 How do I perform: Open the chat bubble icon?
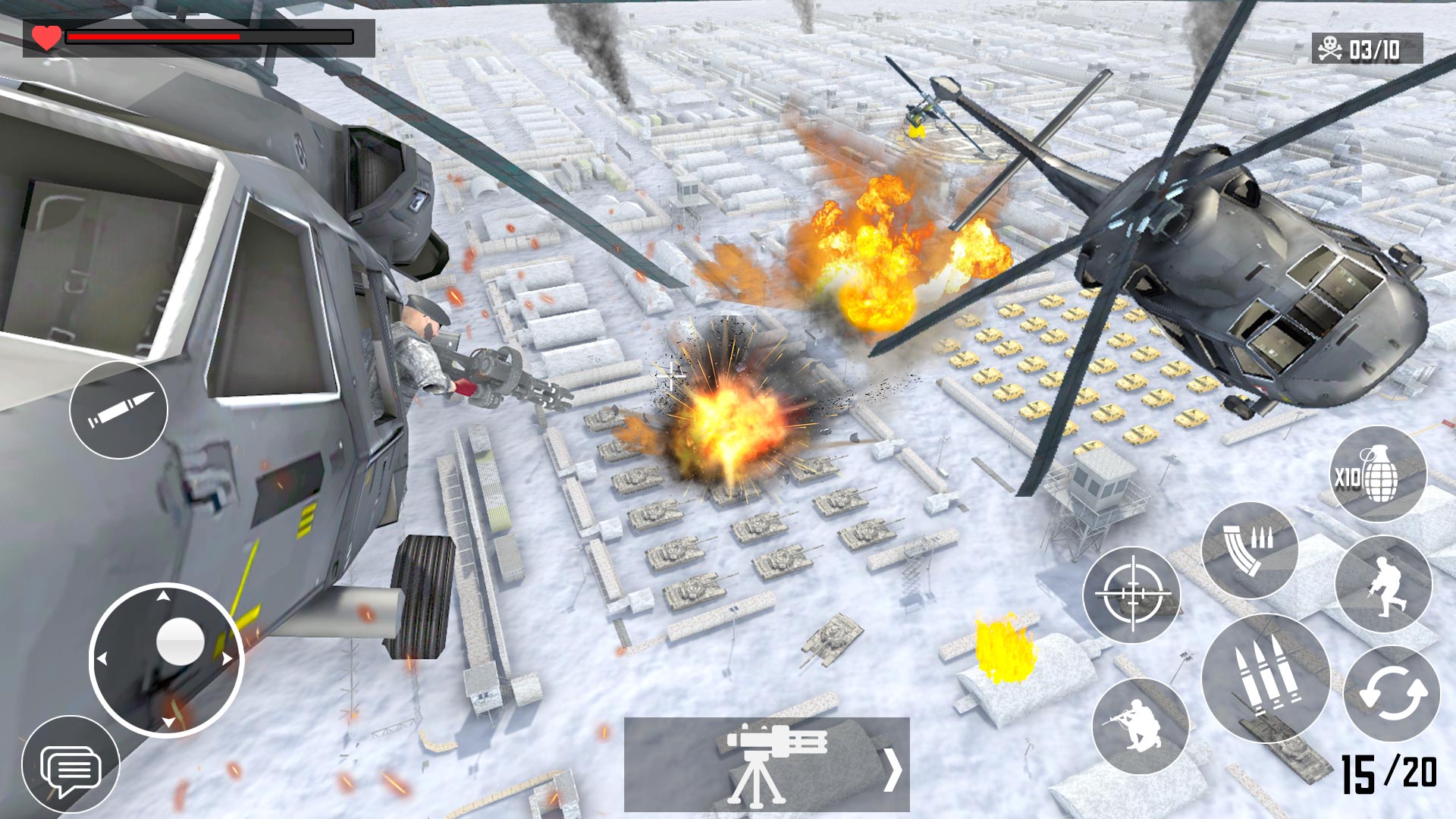72,766
